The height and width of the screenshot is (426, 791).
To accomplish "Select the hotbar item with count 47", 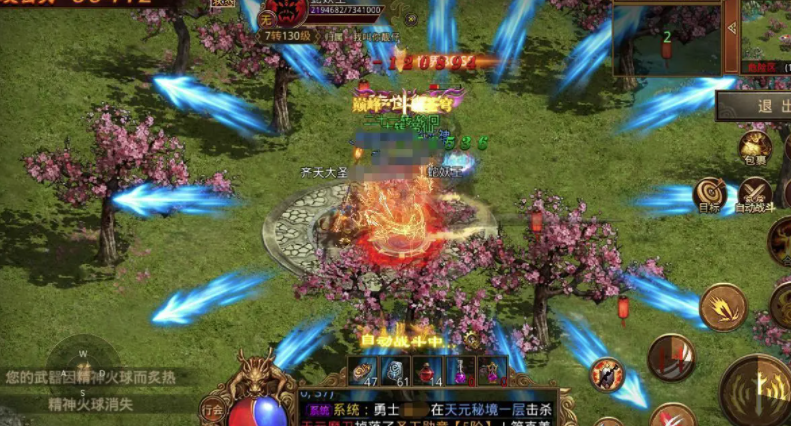I will 363,370.
